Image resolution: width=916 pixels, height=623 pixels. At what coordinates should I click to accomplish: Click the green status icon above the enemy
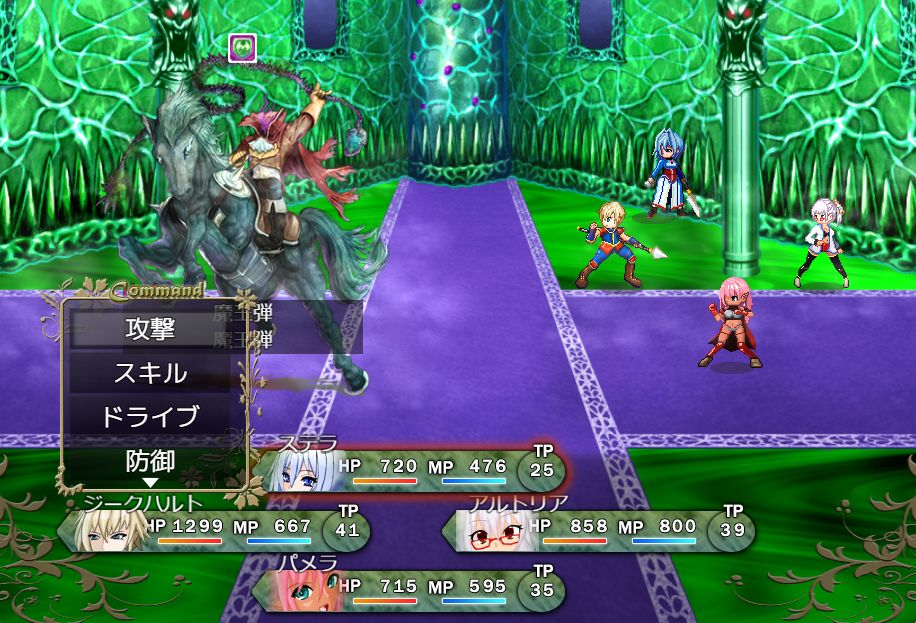click(242, 47)
